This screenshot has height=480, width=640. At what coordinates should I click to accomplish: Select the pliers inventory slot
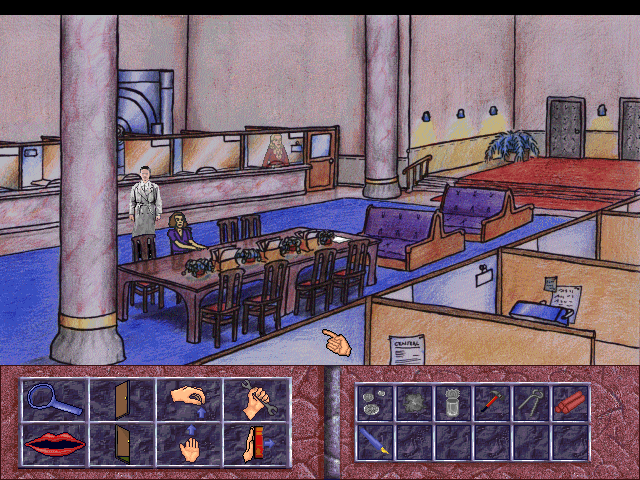point(529,402)
